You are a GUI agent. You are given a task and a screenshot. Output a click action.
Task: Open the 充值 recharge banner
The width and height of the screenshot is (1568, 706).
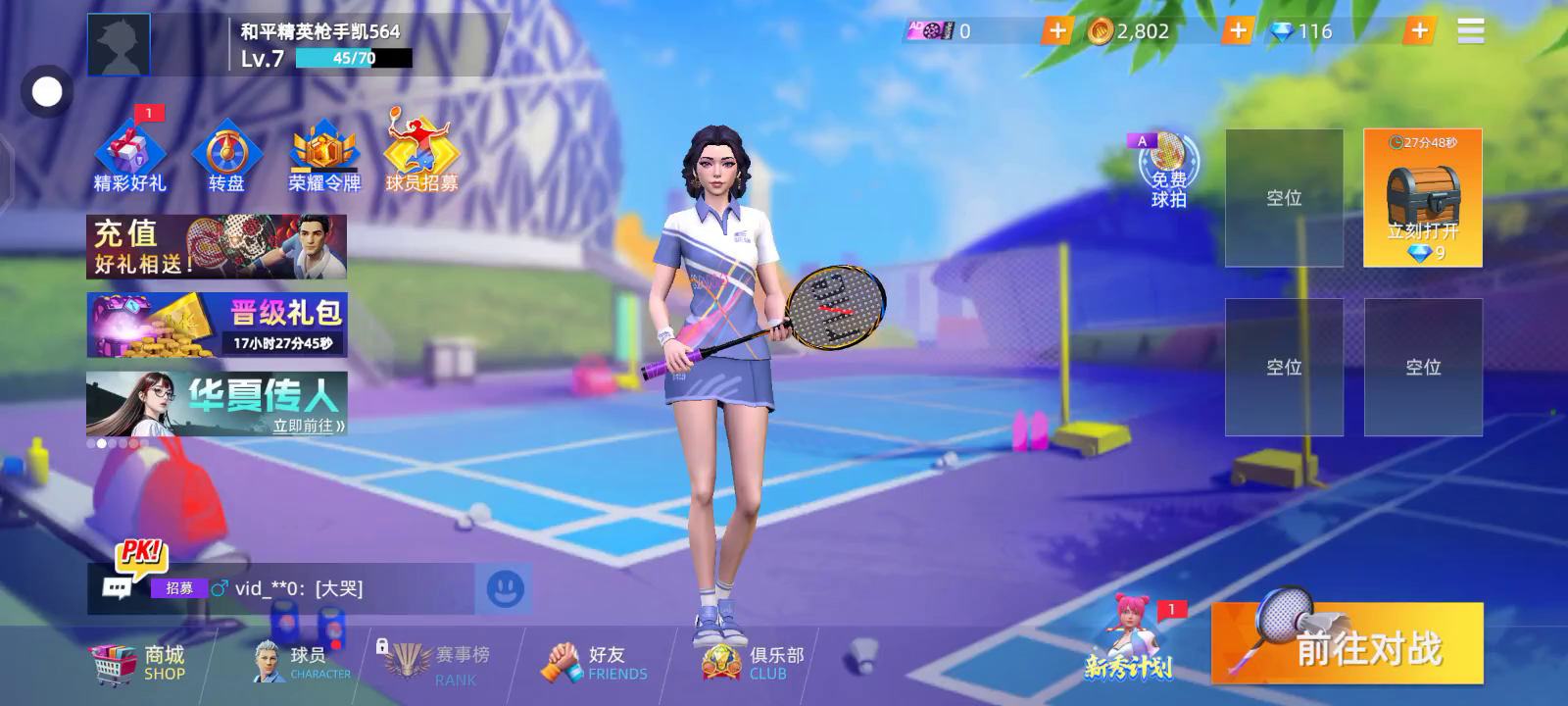pyautogui.click(x=217, y=247)
